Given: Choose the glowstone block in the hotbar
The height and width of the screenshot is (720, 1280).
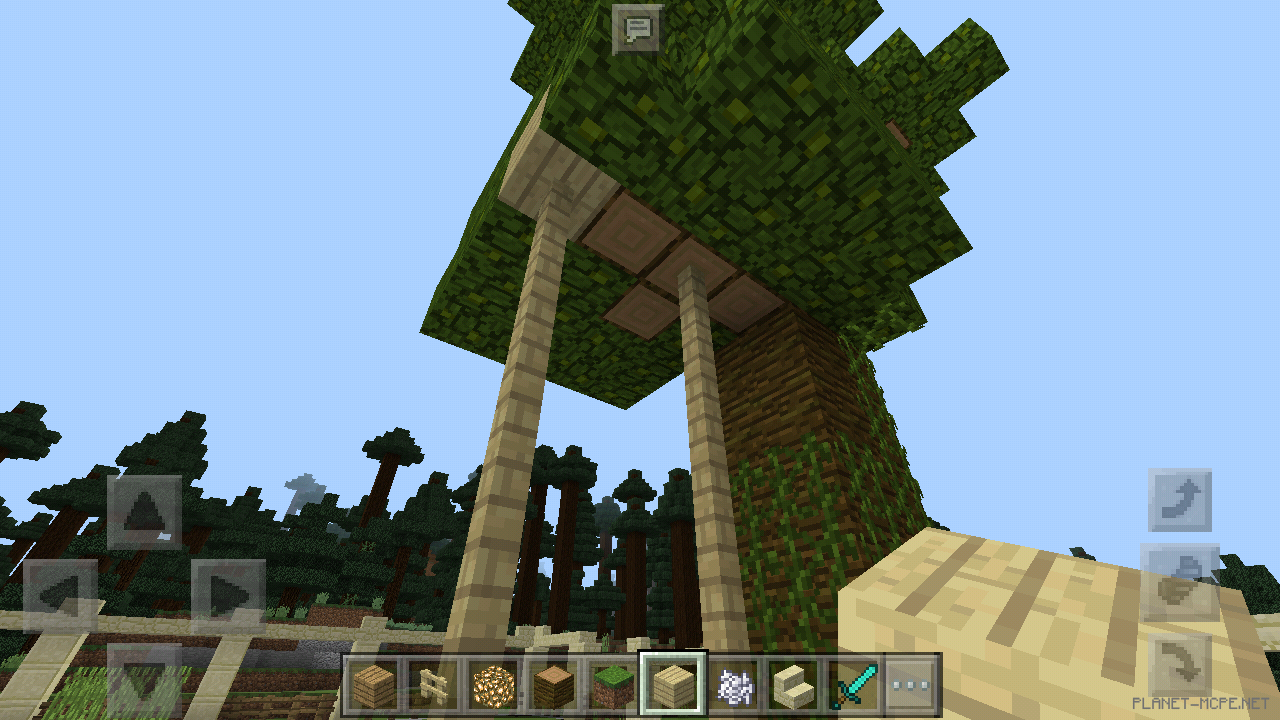Looking at the screenshot, I should pos(493,686).
